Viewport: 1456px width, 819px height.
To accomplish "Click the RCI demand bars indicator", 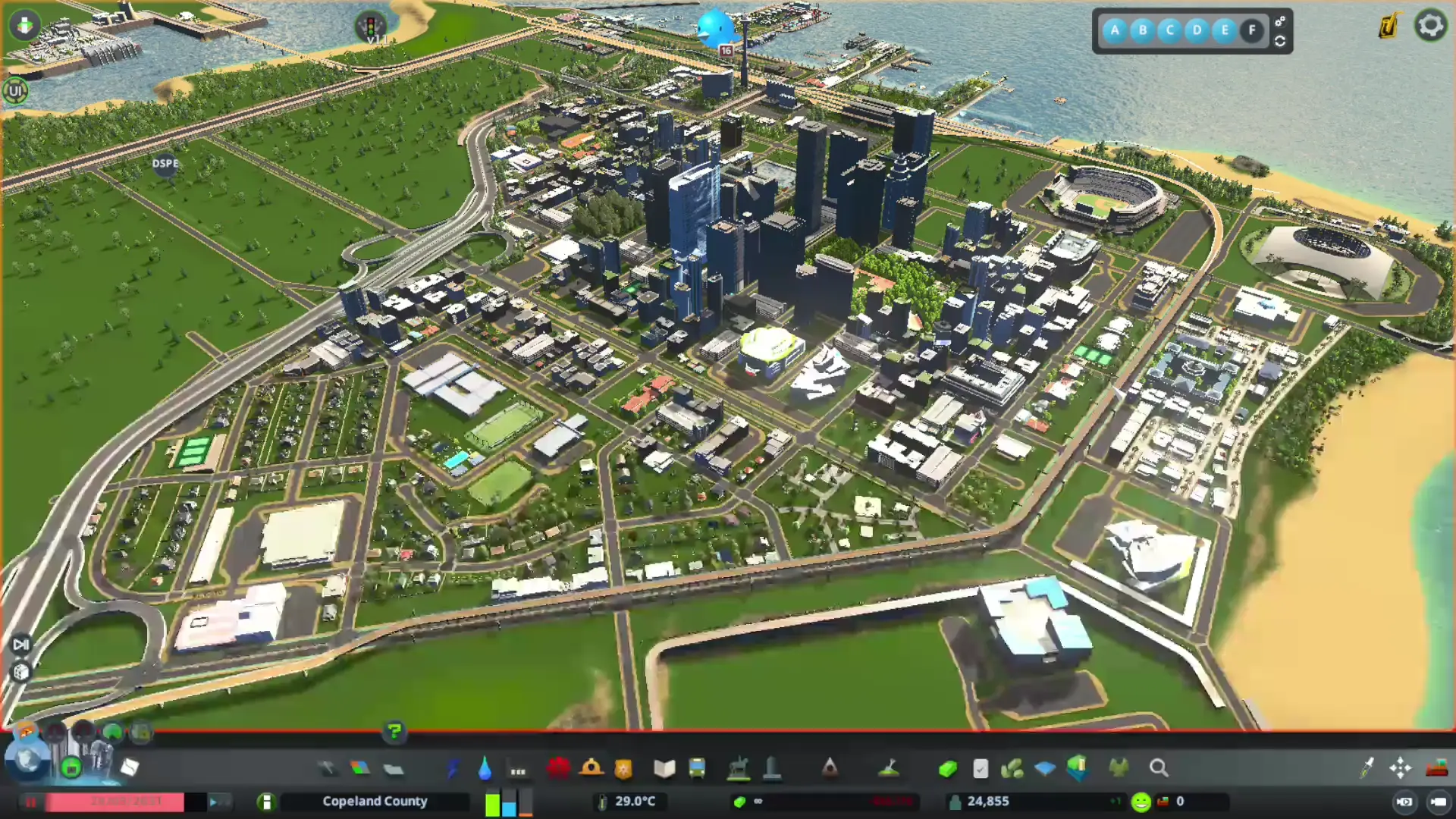I will coord(507,801).
